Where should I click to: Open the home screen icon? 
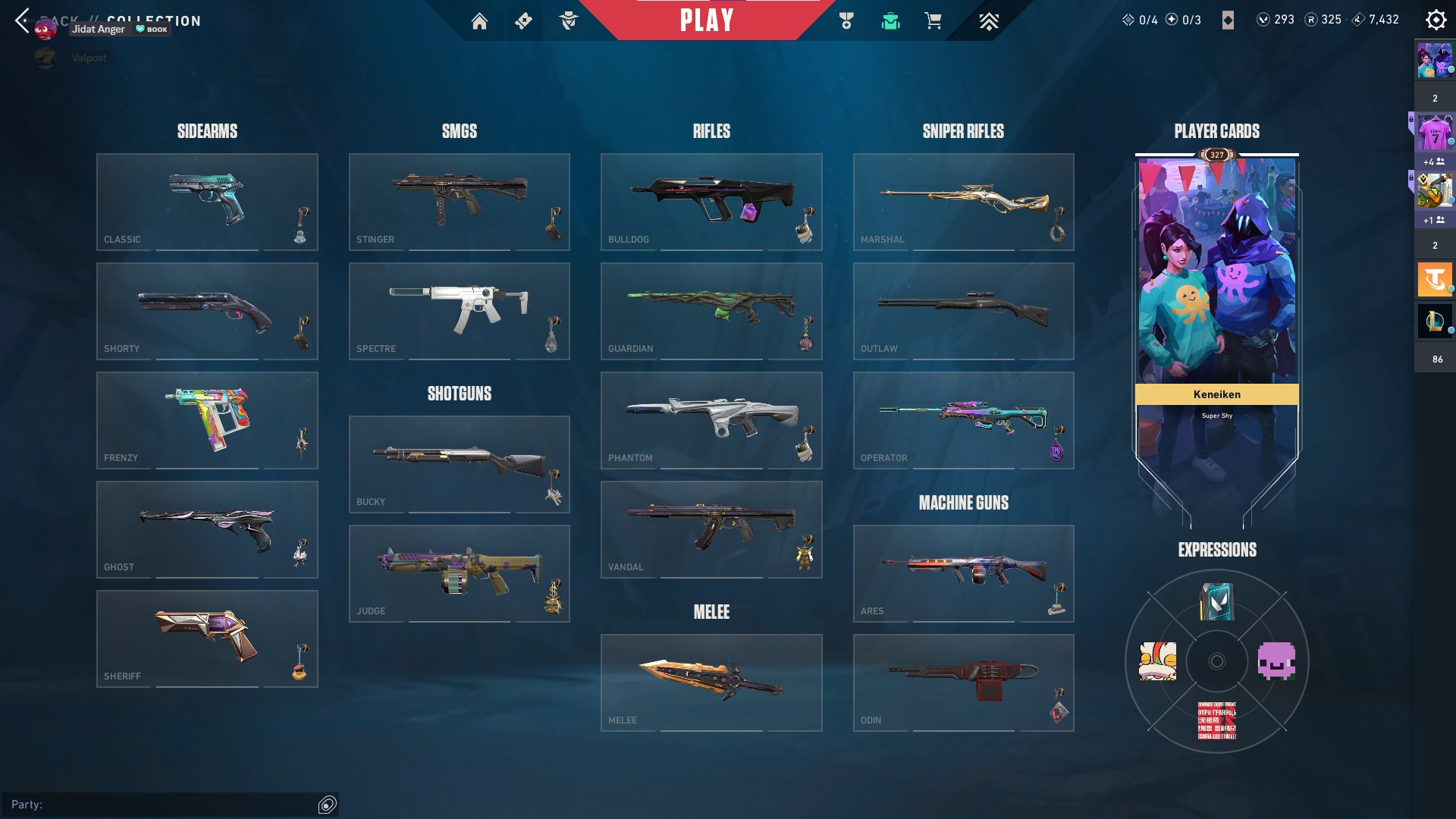pos(479,21)
